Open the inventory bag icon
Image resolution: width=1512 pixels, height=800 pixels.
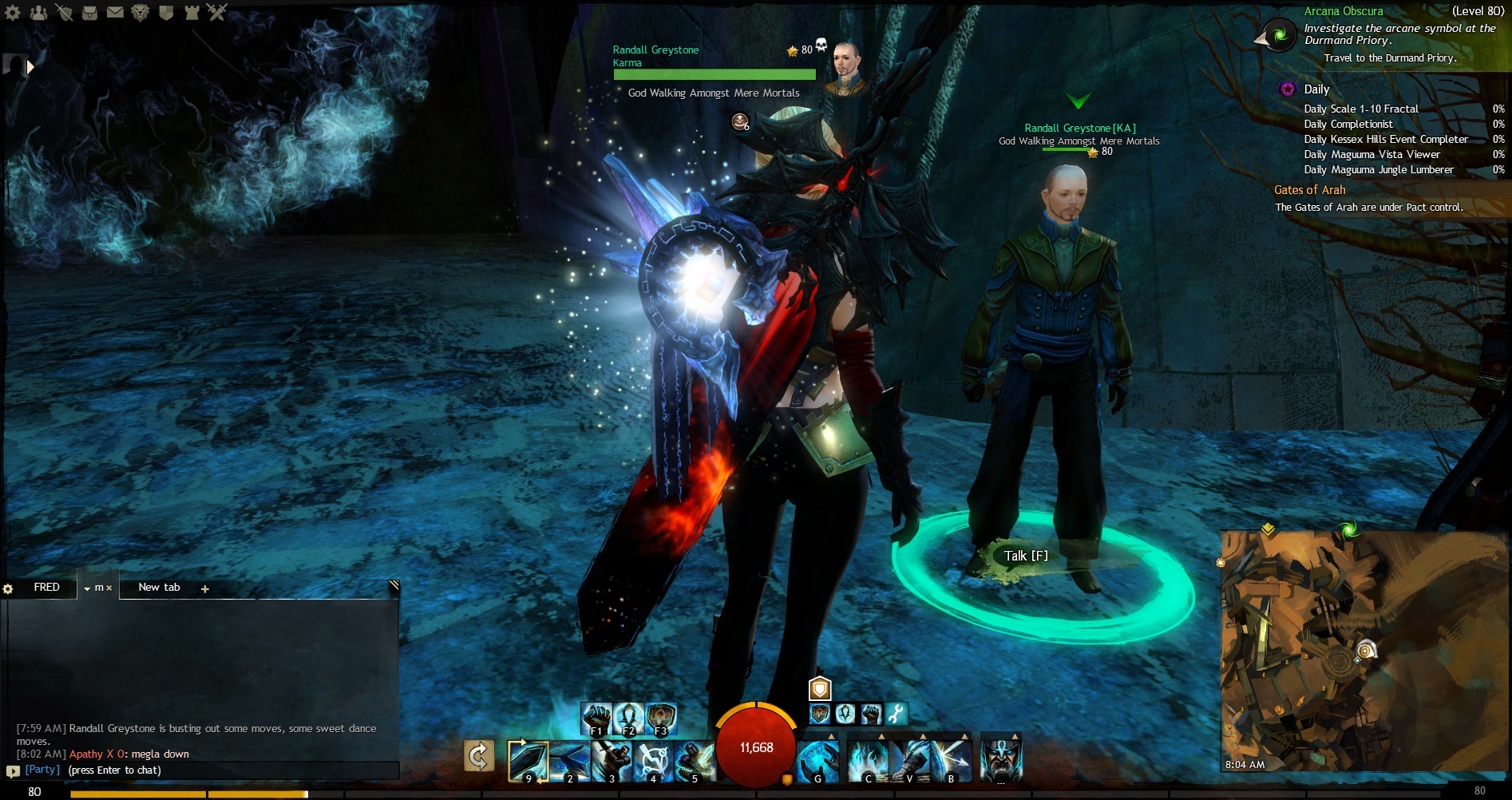[89, 12]
